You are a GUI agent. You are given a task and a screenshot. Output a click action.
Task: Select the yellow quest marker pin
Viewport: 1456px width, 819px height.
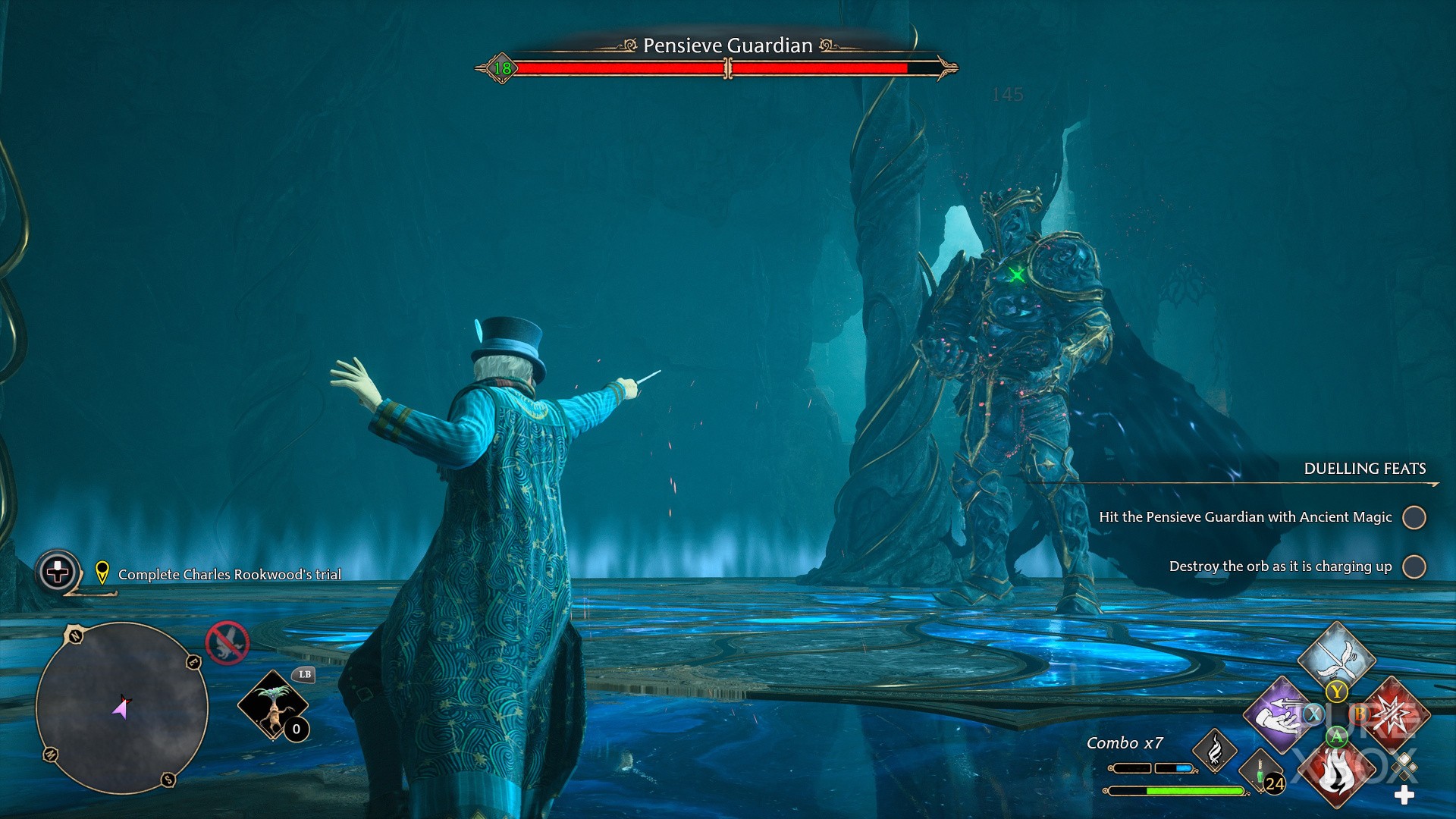click(102, 573)
